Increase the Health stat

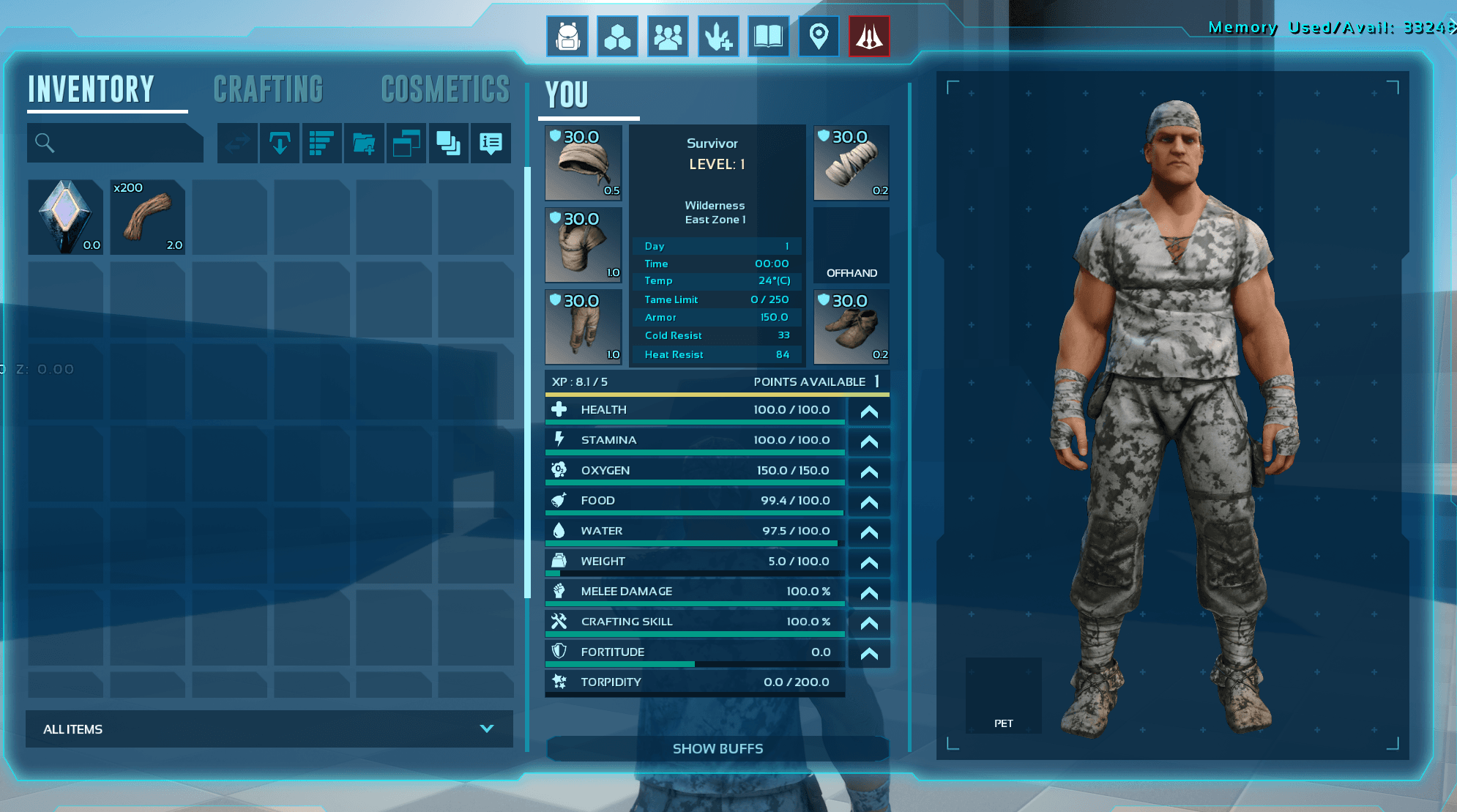point(869,411)
